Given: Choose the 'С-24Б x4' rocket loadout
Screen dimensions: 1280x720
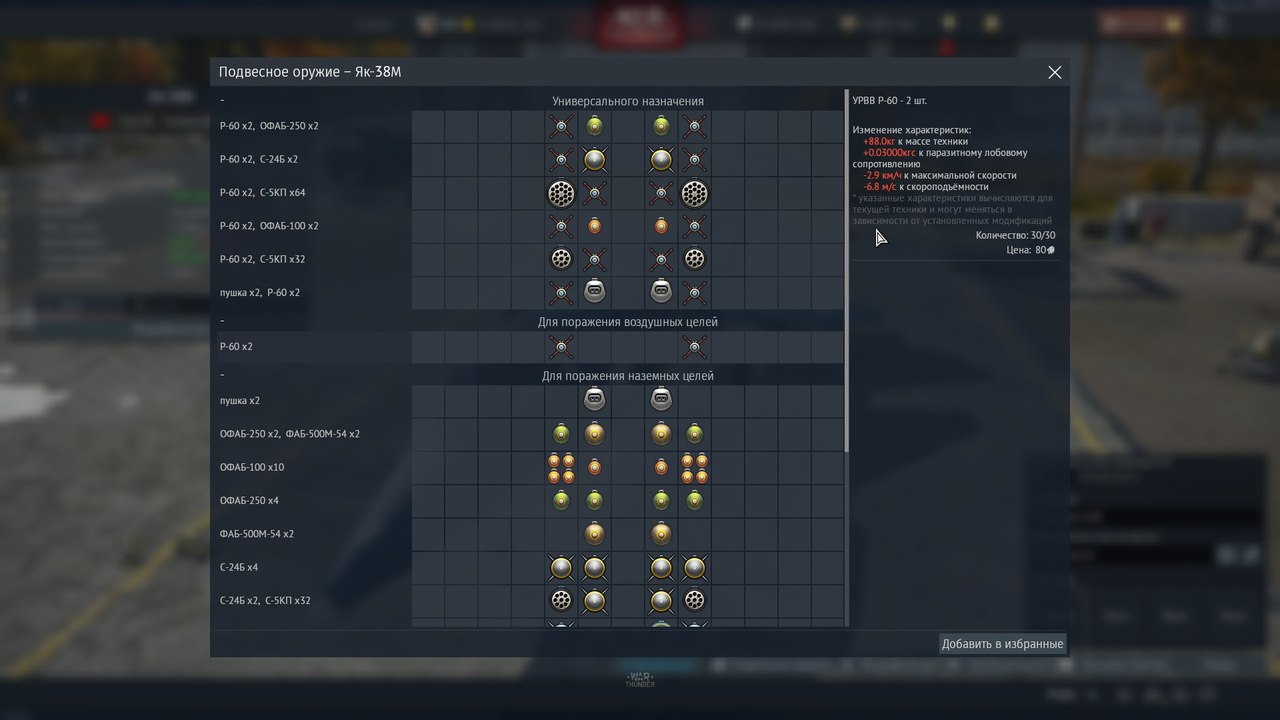Looking at the screenshot, I should 239,567.
